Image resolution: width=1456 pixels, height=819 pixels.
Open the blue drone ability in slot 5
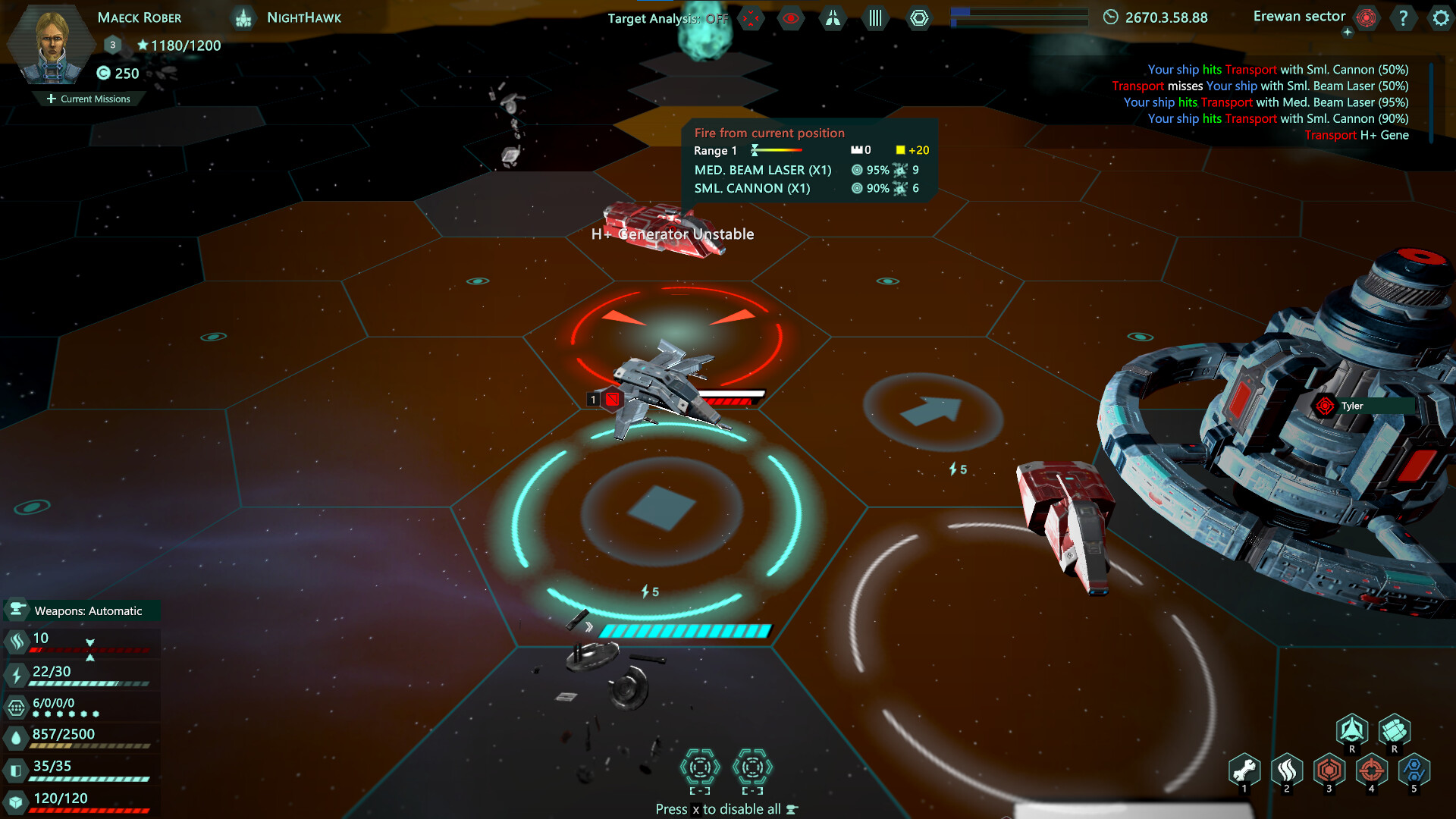(1414, 771)
